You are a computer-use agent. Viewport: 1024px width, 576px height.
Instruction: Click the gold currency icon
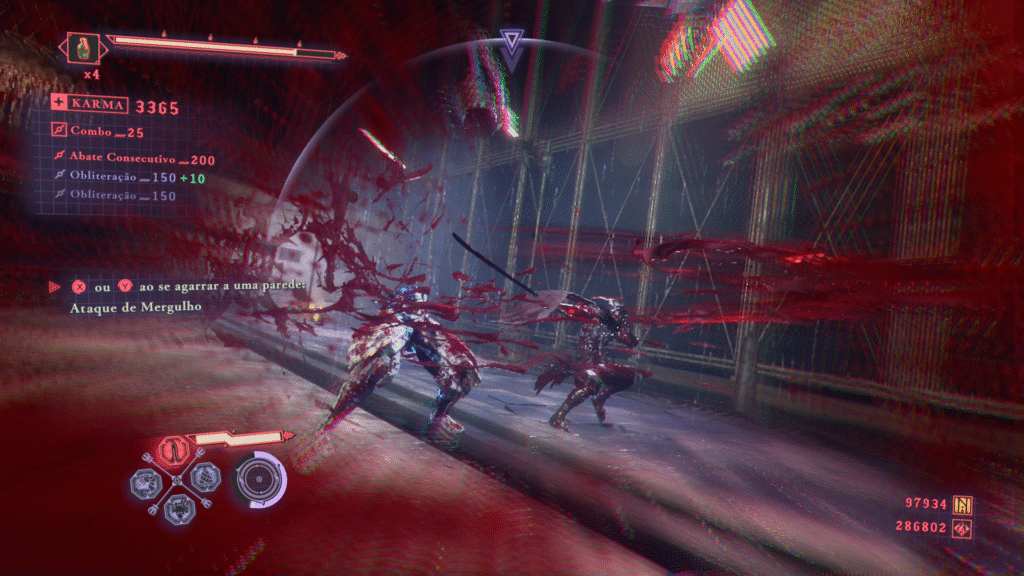(x=964, y=504)
